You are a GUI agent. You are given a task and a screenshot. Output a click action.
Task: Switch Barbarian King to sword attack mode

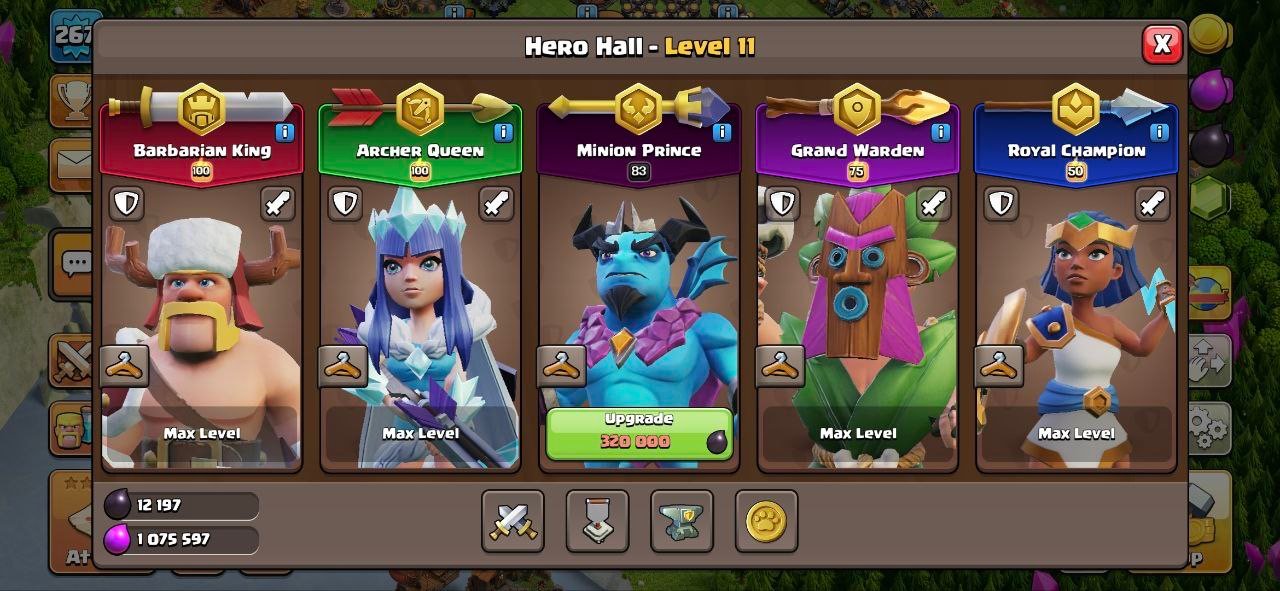coord(278,203)
